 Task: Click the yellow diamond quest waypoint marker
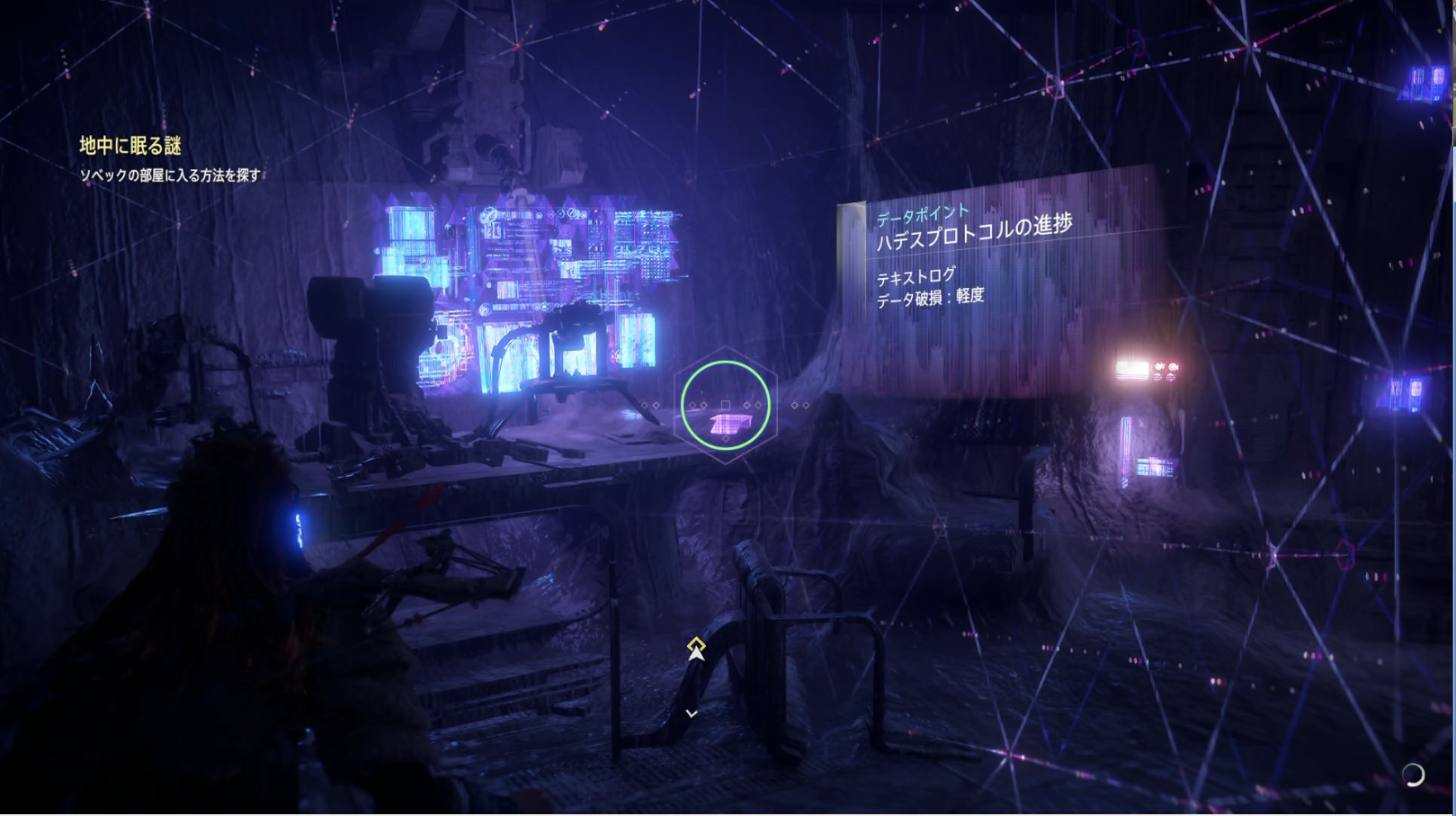[696, 643]
